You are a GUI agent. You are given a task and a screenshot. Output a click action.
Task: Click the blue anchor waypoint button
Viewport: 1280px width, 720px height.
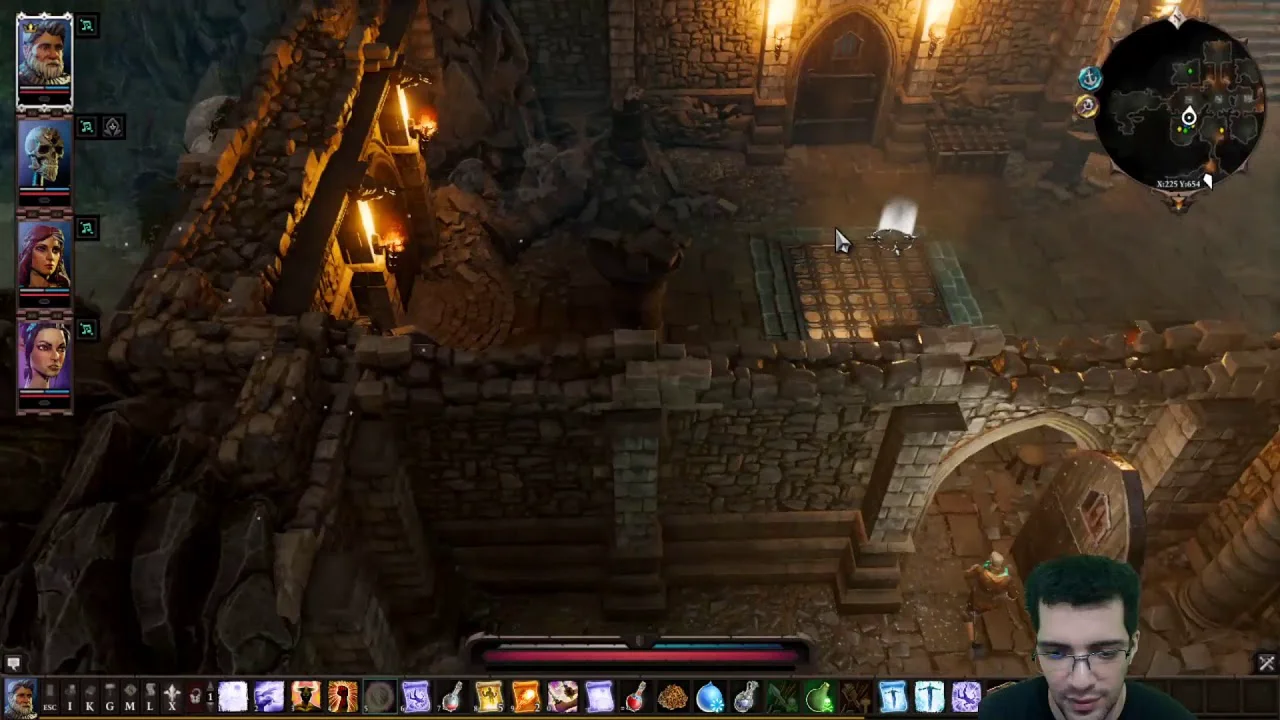pos(1090,78)
